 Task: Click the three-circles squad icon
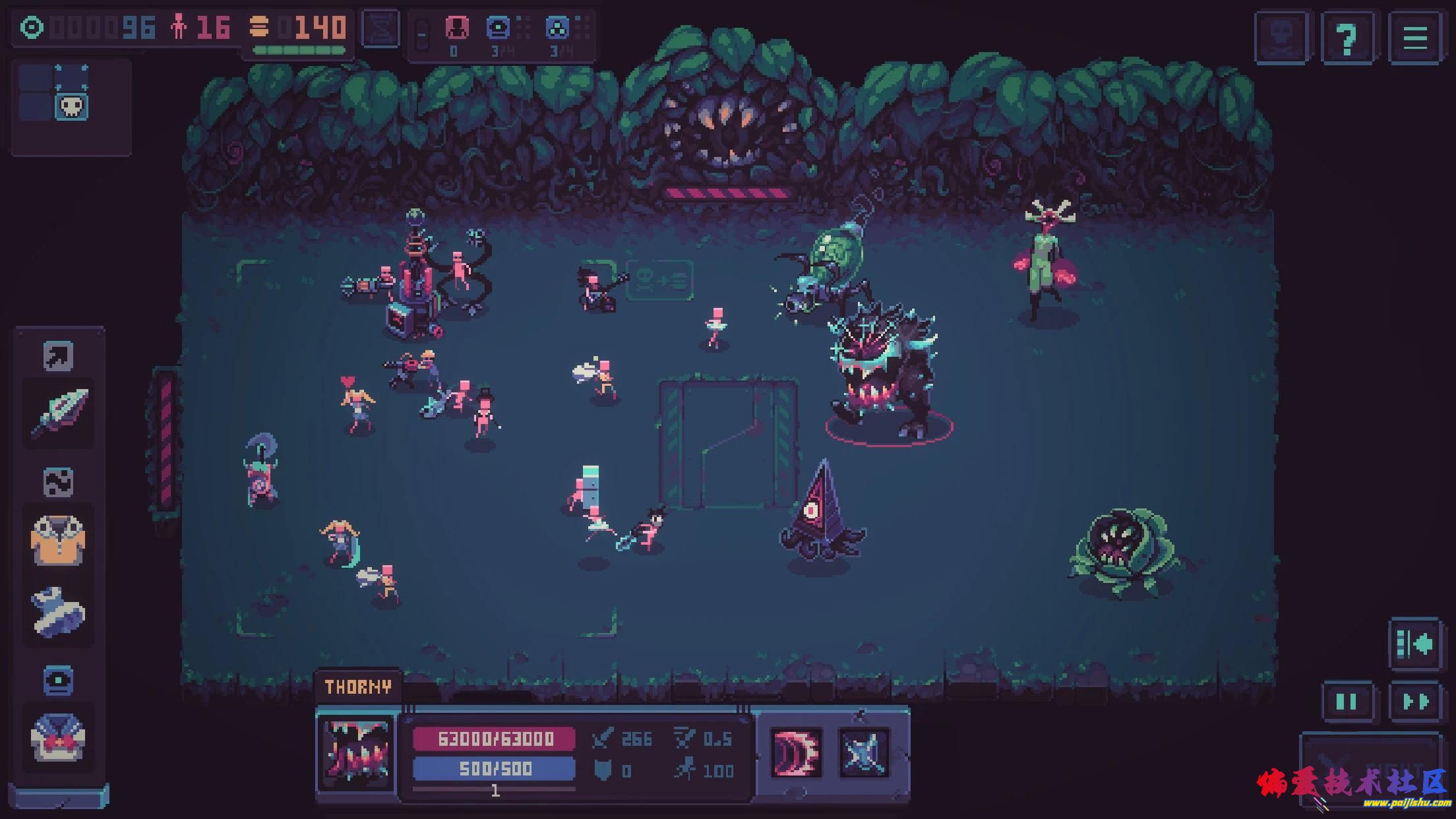tap(558, 28)
